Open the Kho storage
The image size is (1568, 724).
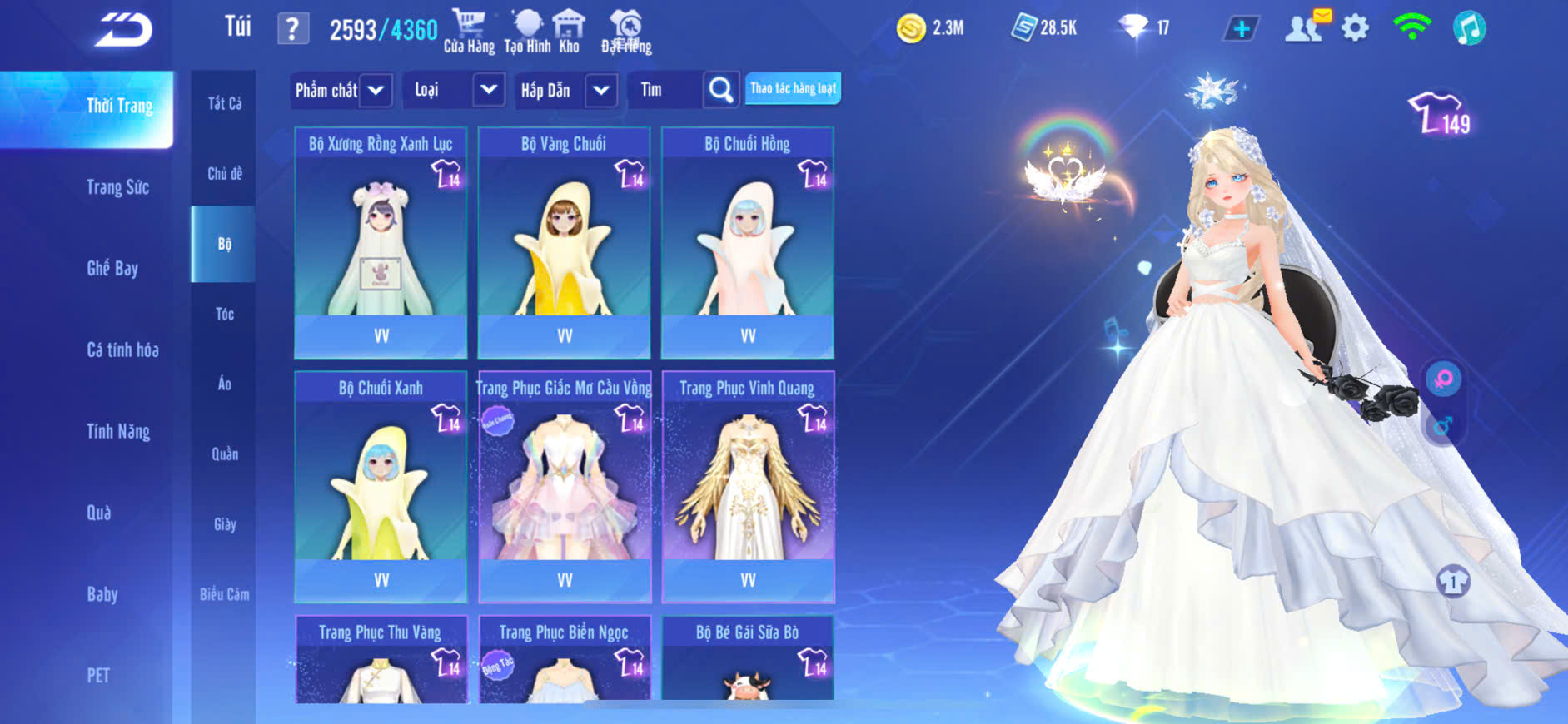[570, 32]
